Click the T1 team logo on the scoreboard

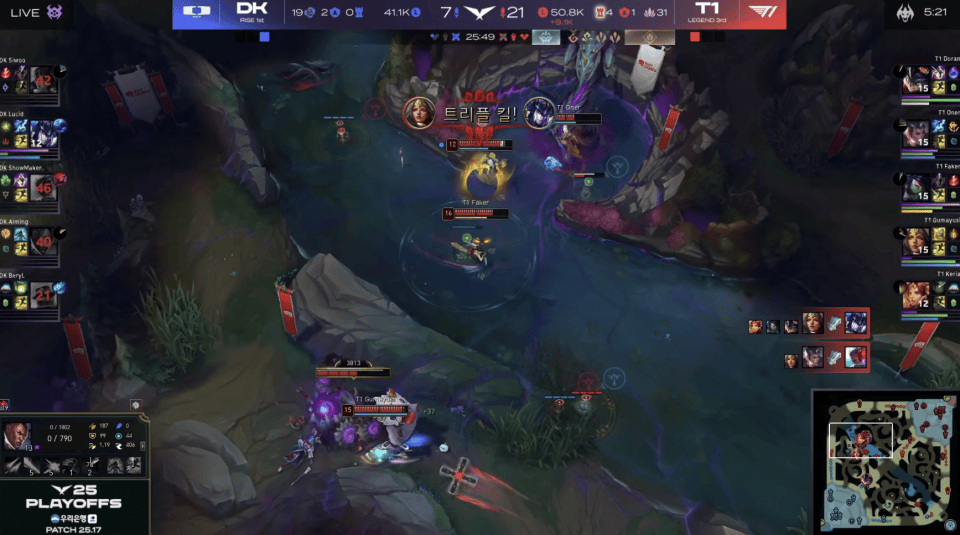(x=765, y=12)
